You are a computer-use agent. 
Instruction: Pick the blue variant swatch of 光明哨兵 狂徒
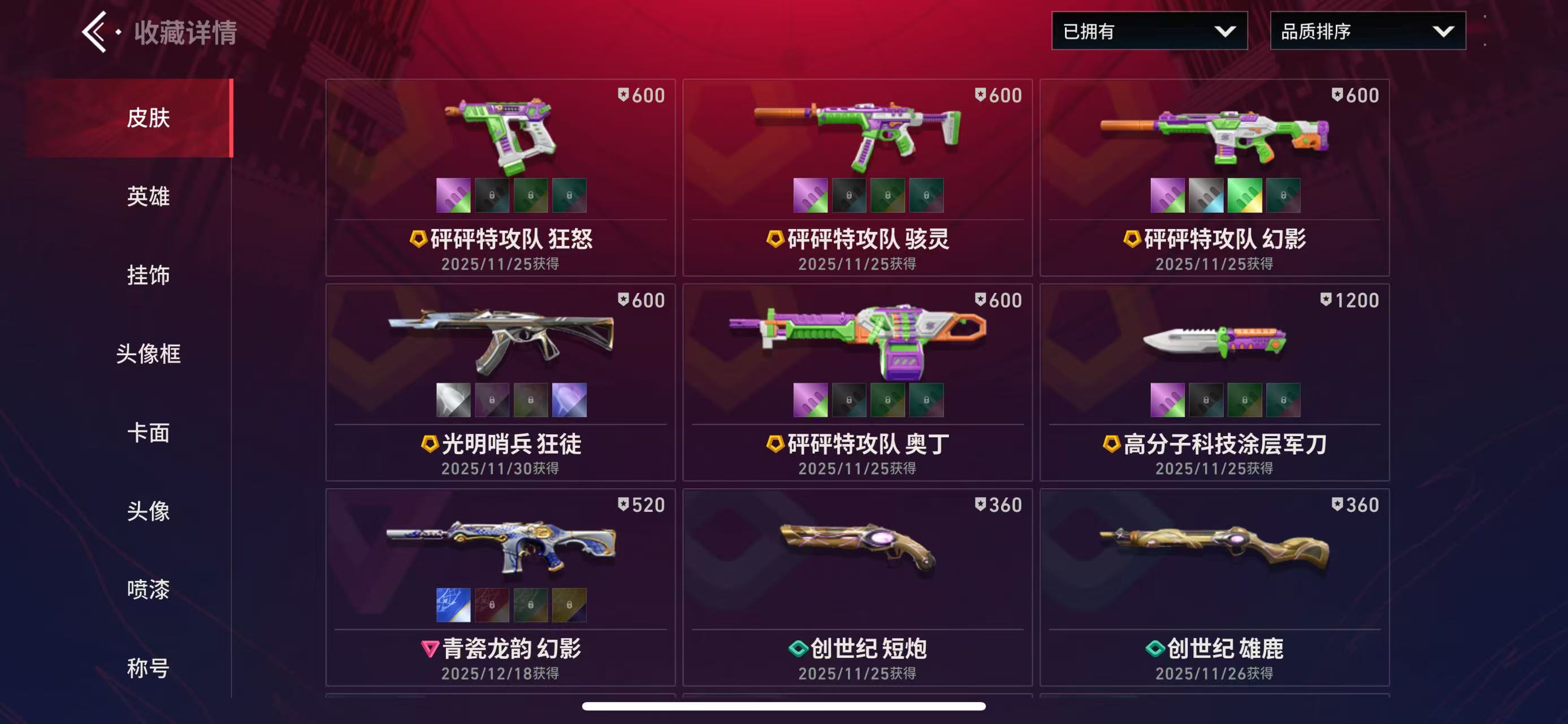[569, 400]
